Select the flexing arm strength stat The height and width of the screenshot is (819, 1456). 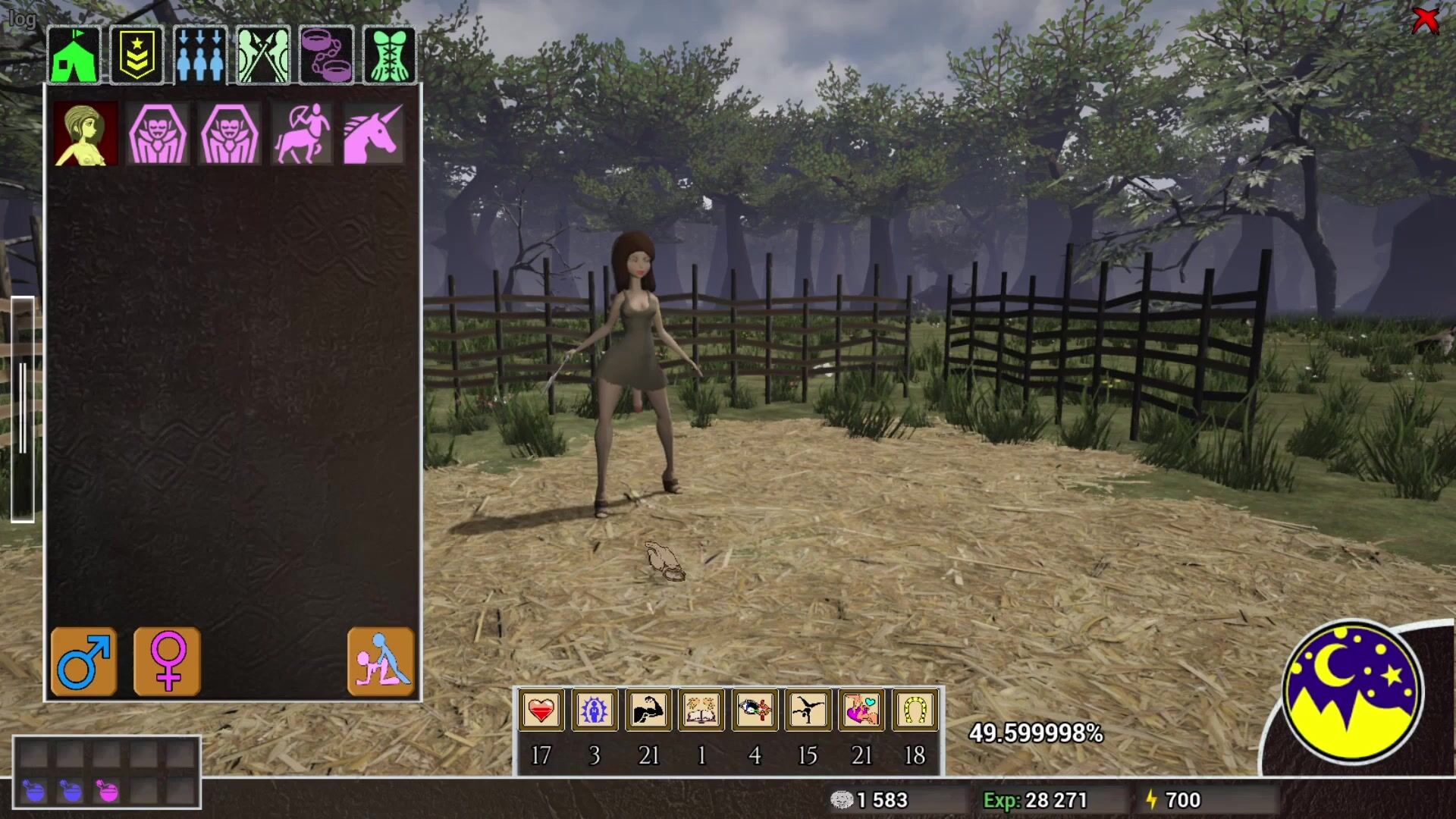648,711
